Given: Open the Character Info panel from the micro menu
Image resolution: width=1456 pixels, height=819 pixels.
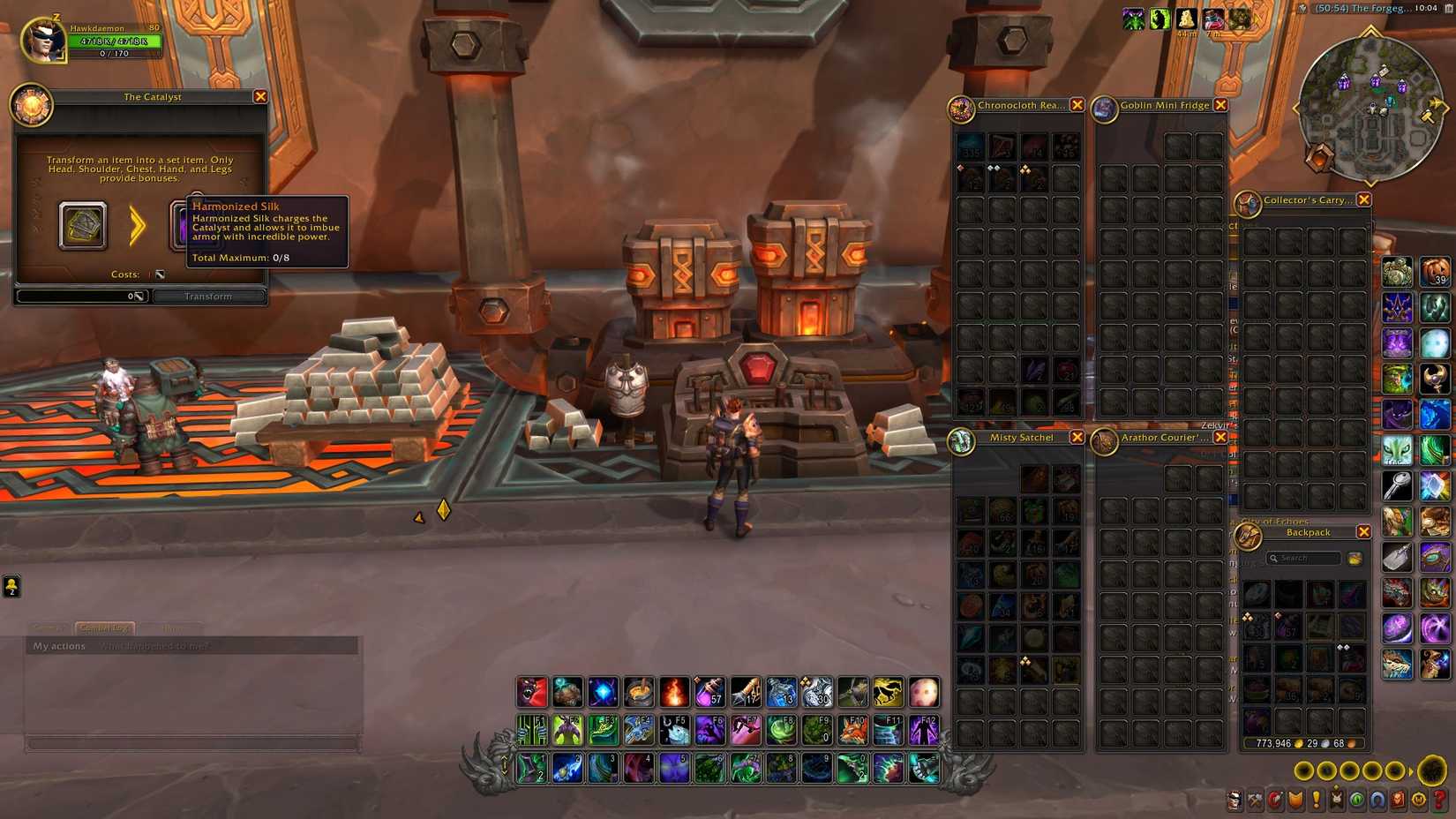Looking at the screenshot, I should [x=1234, y=800].
